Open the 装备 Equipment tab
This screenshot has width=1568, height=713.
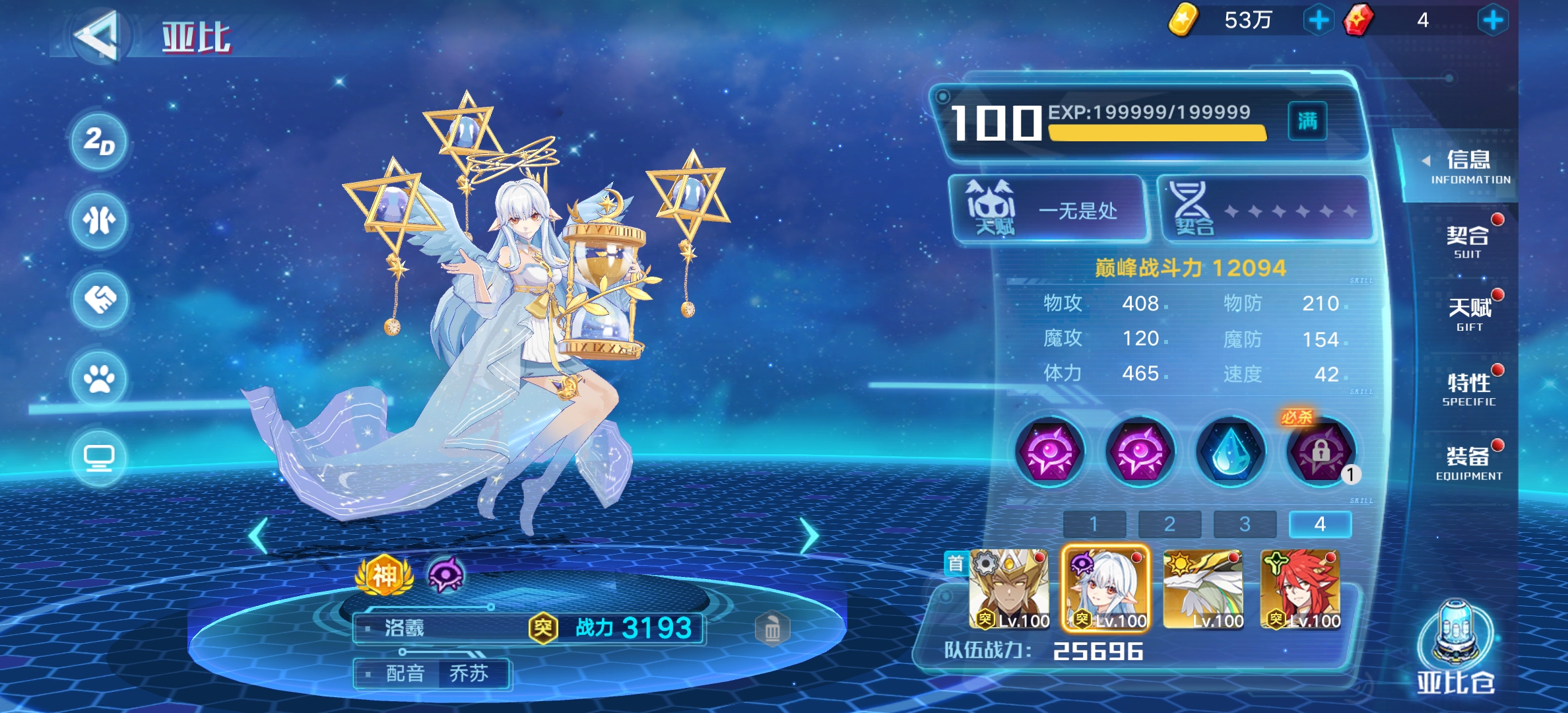point(1469,463)
